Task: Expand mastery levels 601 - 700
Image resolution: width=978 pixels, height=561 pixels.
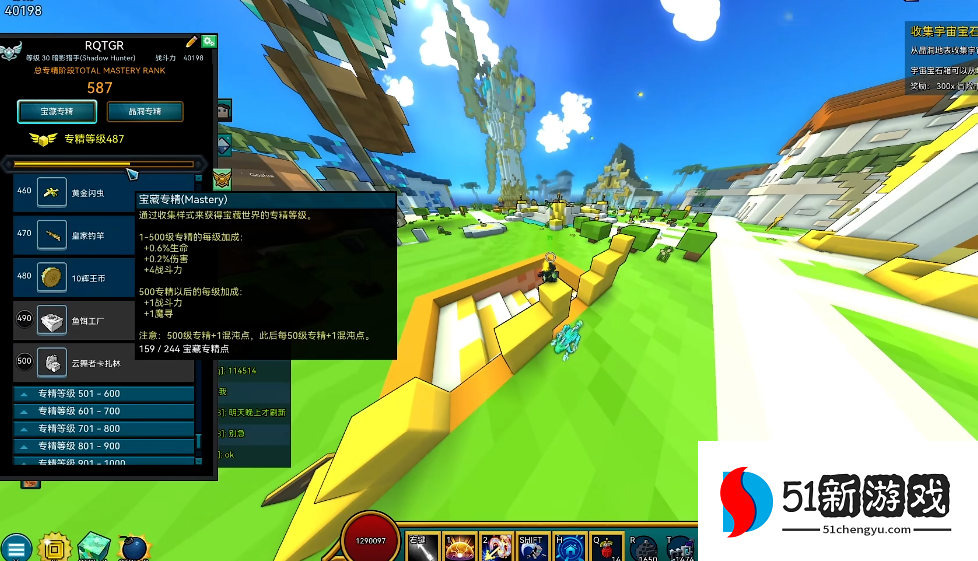Action: (104, 411)
